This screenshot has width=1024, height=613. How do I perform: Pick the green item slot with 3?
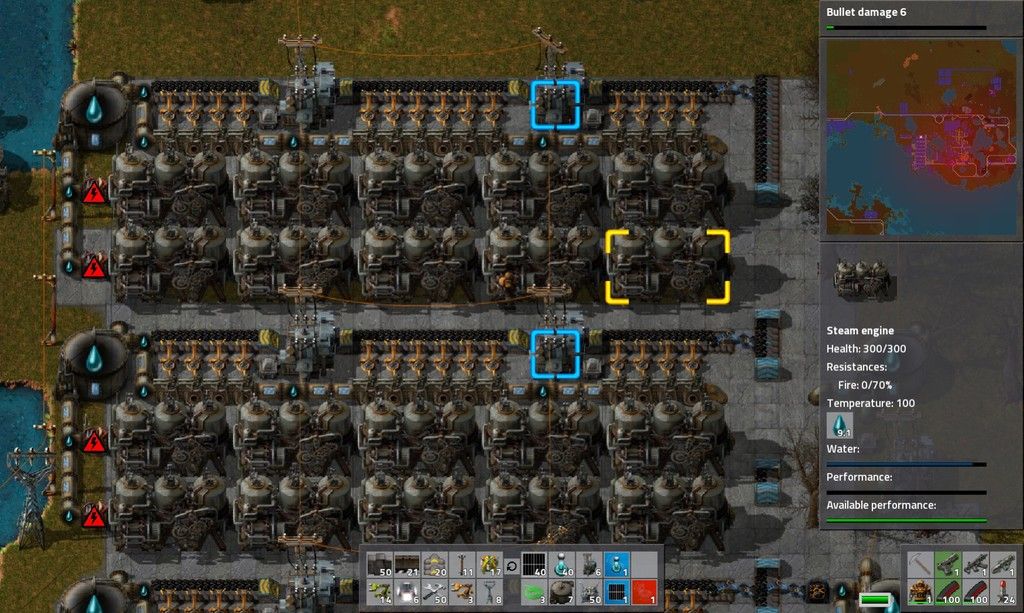click(x=535, y=590)
